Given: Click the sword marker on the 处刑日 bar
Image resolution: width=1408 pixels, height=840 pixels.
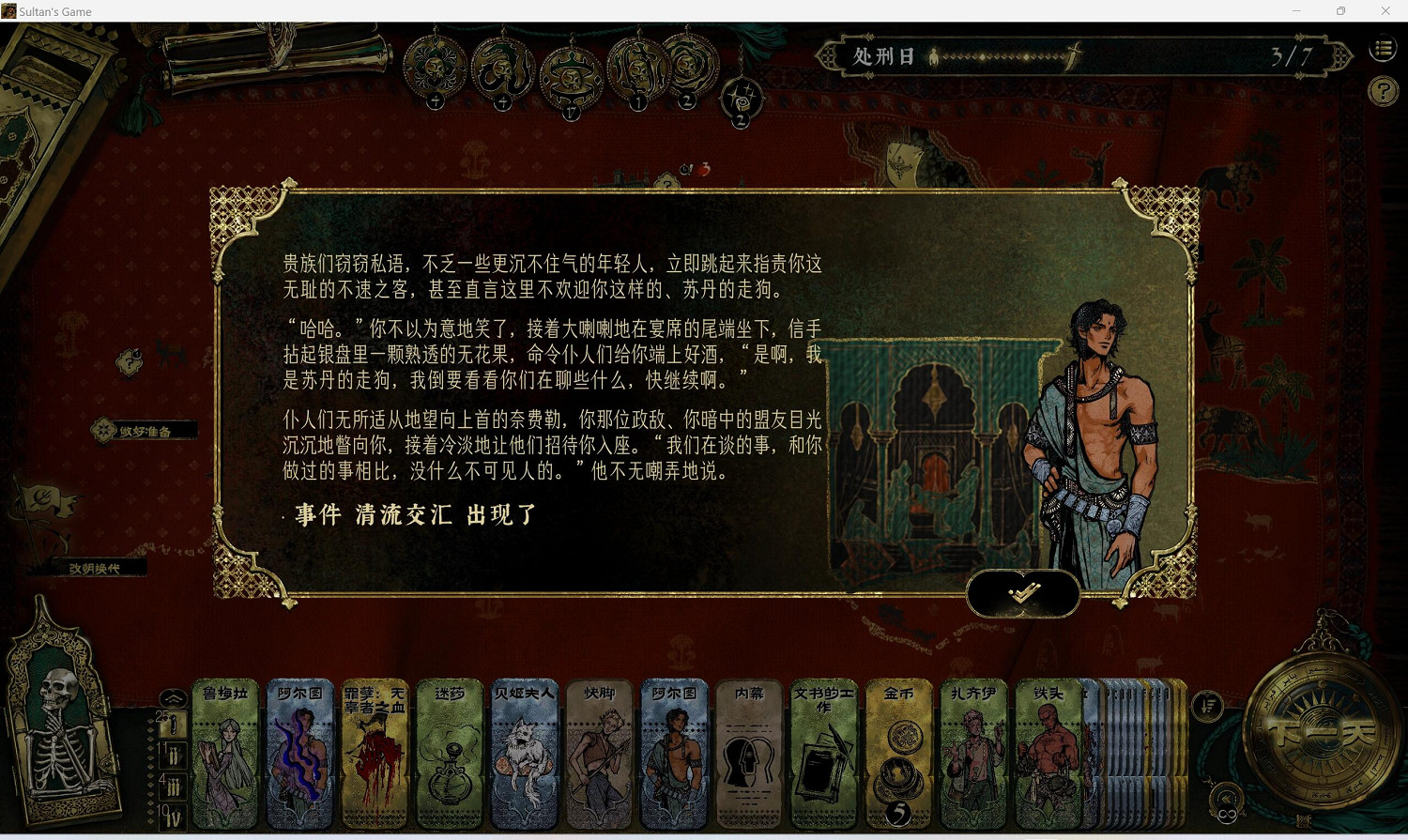Looking at the screenshot, I should click(1071, 54).
